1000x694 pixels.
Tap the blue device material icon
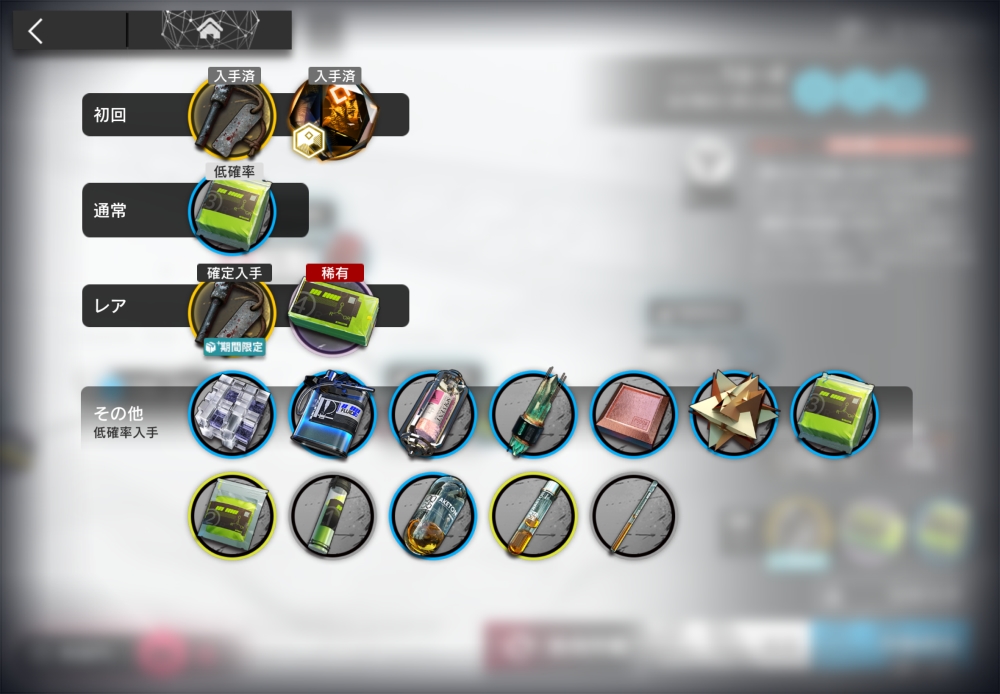pos(332,415)
